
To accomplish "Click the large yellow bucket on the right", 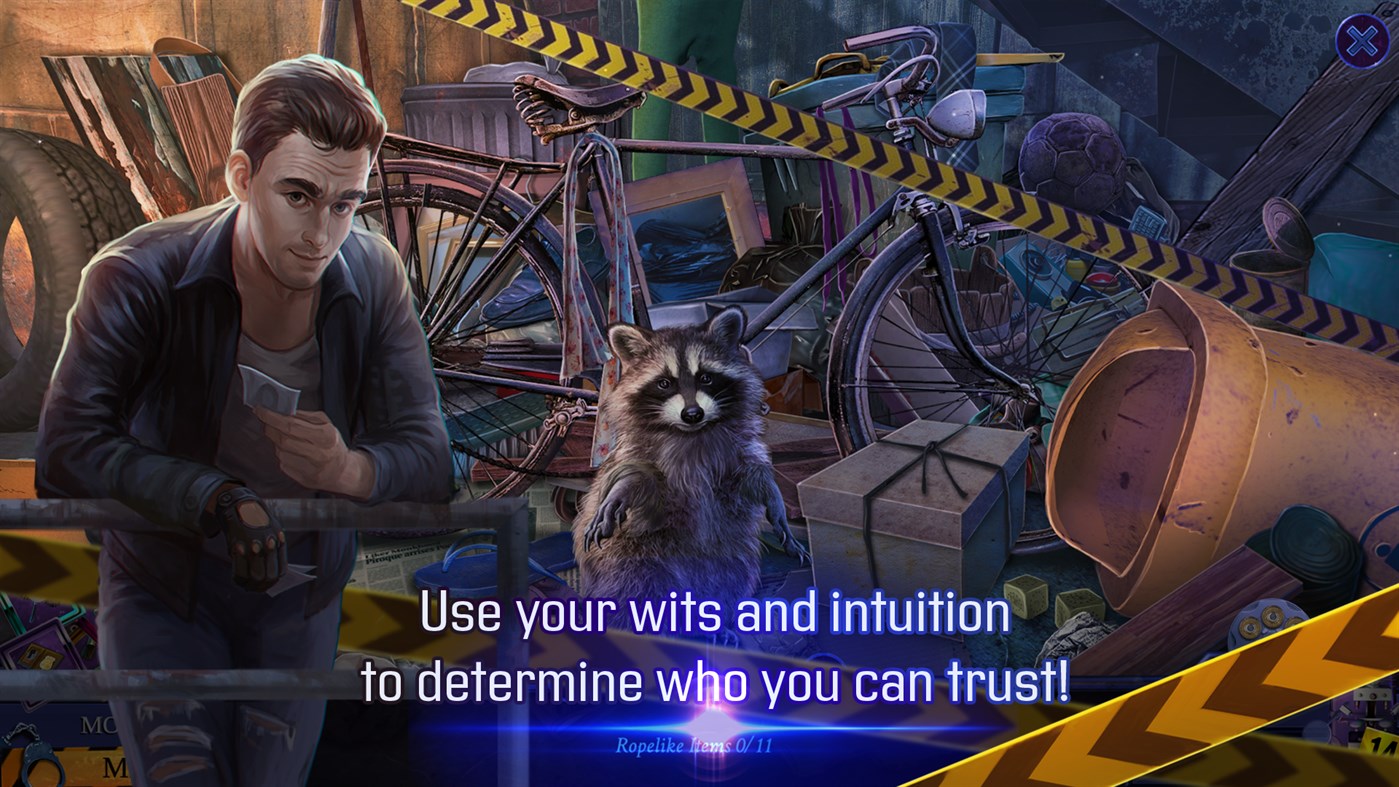I will pos(1170,430).
